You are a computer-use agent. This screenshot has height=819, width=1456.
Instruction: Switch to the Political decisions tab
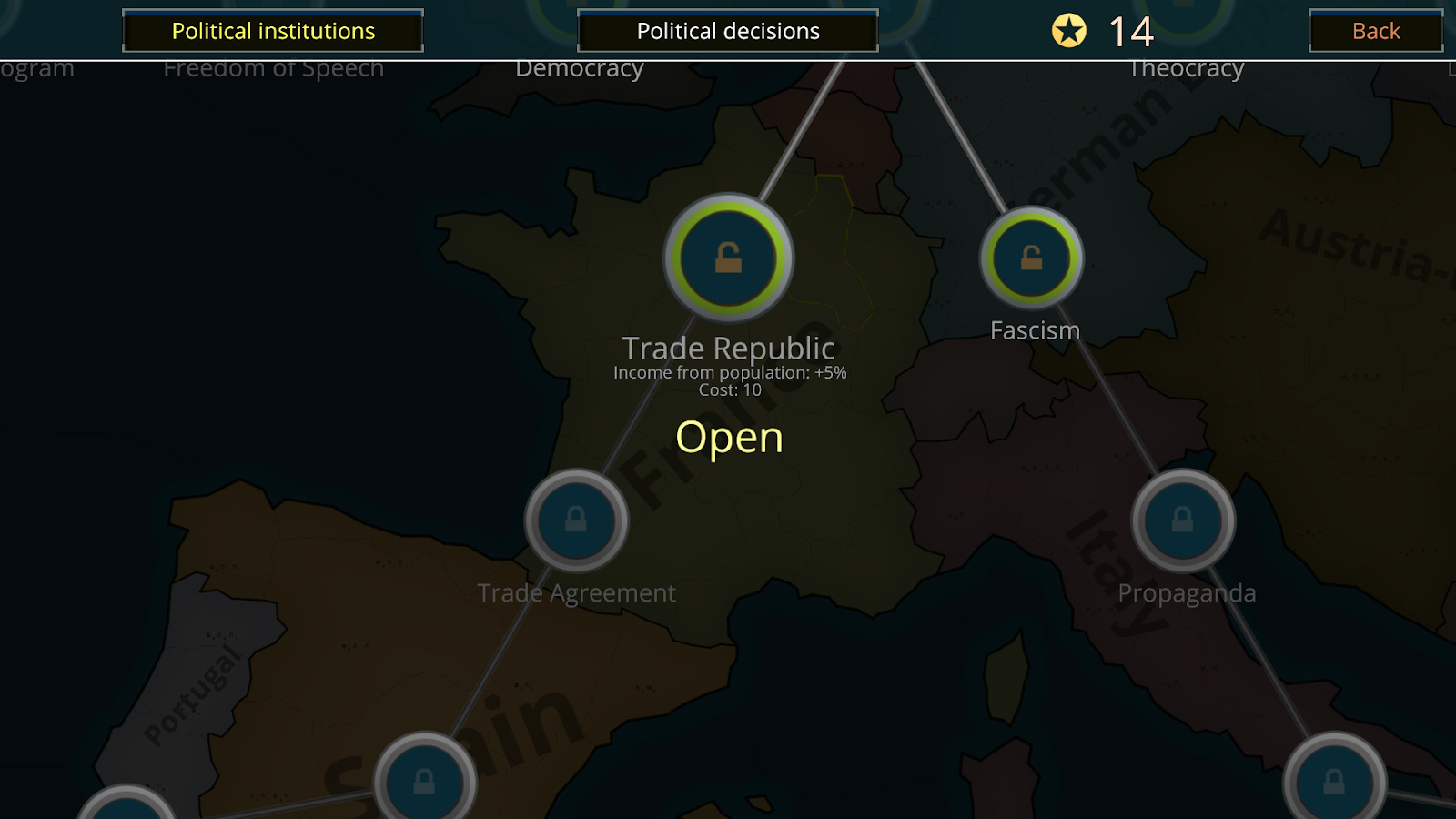pyautogui.click(x=727, y=30)
